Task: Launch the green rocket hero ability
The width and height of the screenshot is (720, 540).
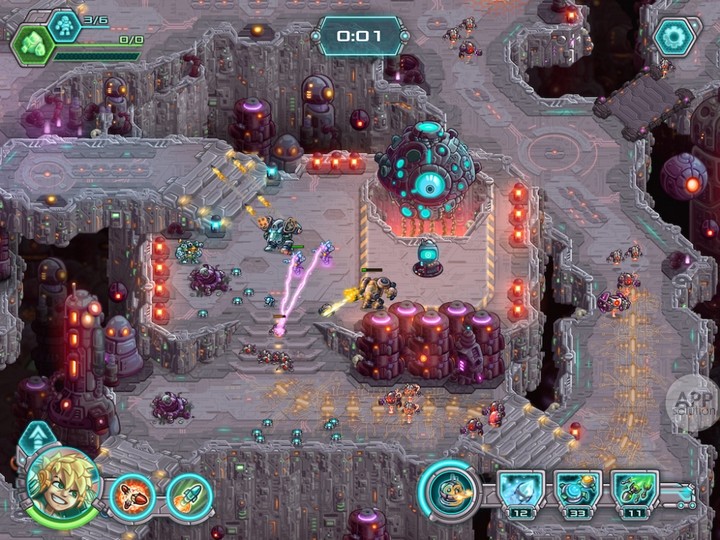Action: pyautogui.click(x=189, y=497)
